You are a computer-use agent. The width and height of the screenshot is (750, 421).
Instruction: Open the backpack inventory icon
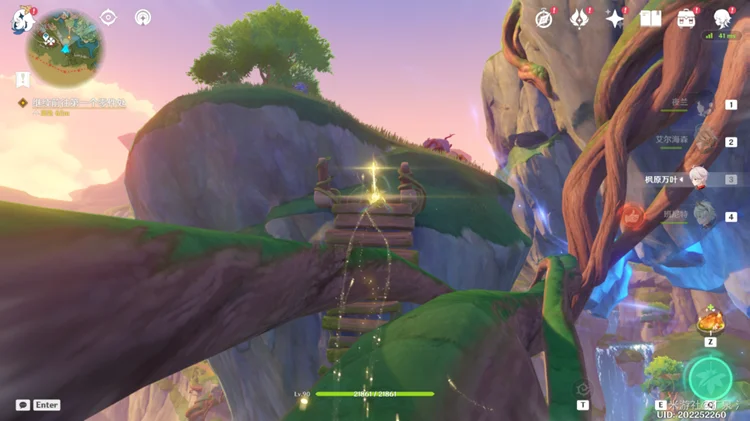coord(686,19)
